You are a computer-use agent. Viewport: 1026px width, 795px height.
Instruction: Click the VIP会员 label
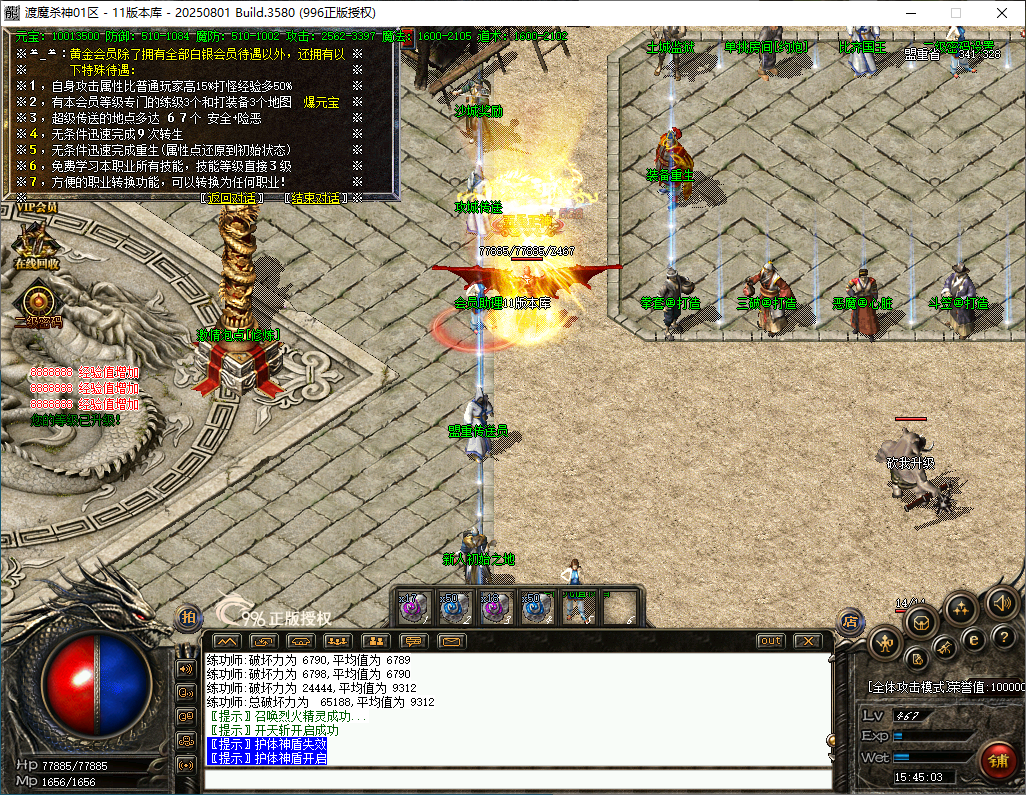coord(36,208)
